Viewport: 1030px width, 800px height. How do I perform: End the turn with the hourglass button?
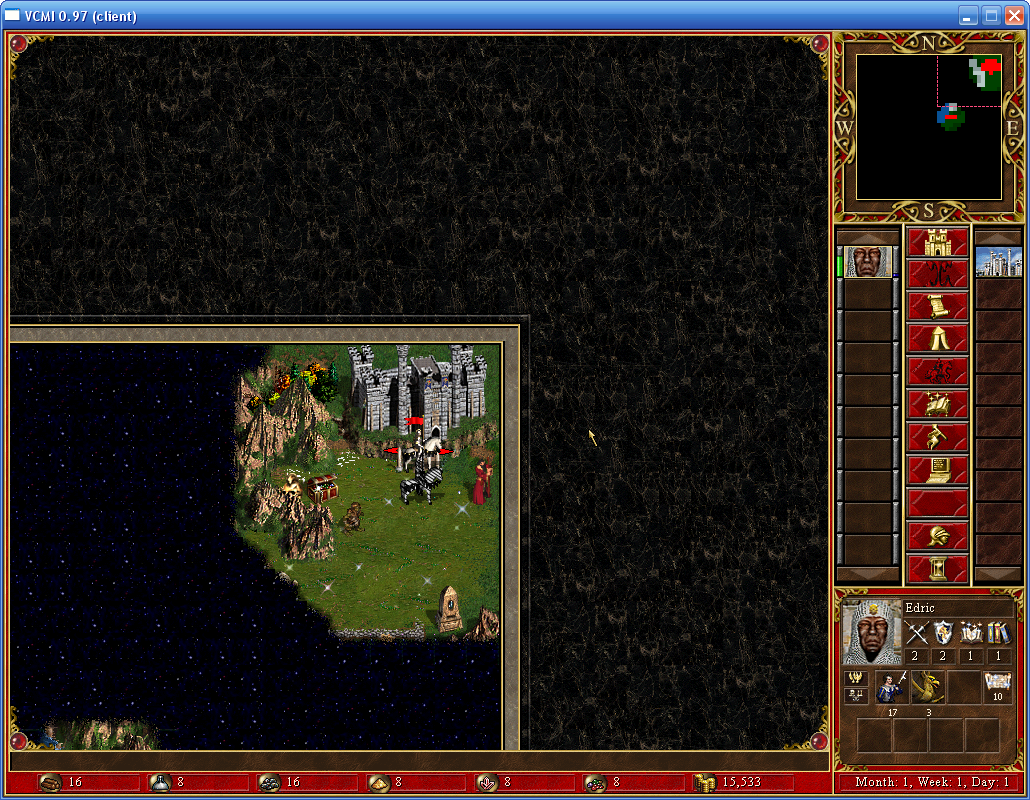coord(937,568)
